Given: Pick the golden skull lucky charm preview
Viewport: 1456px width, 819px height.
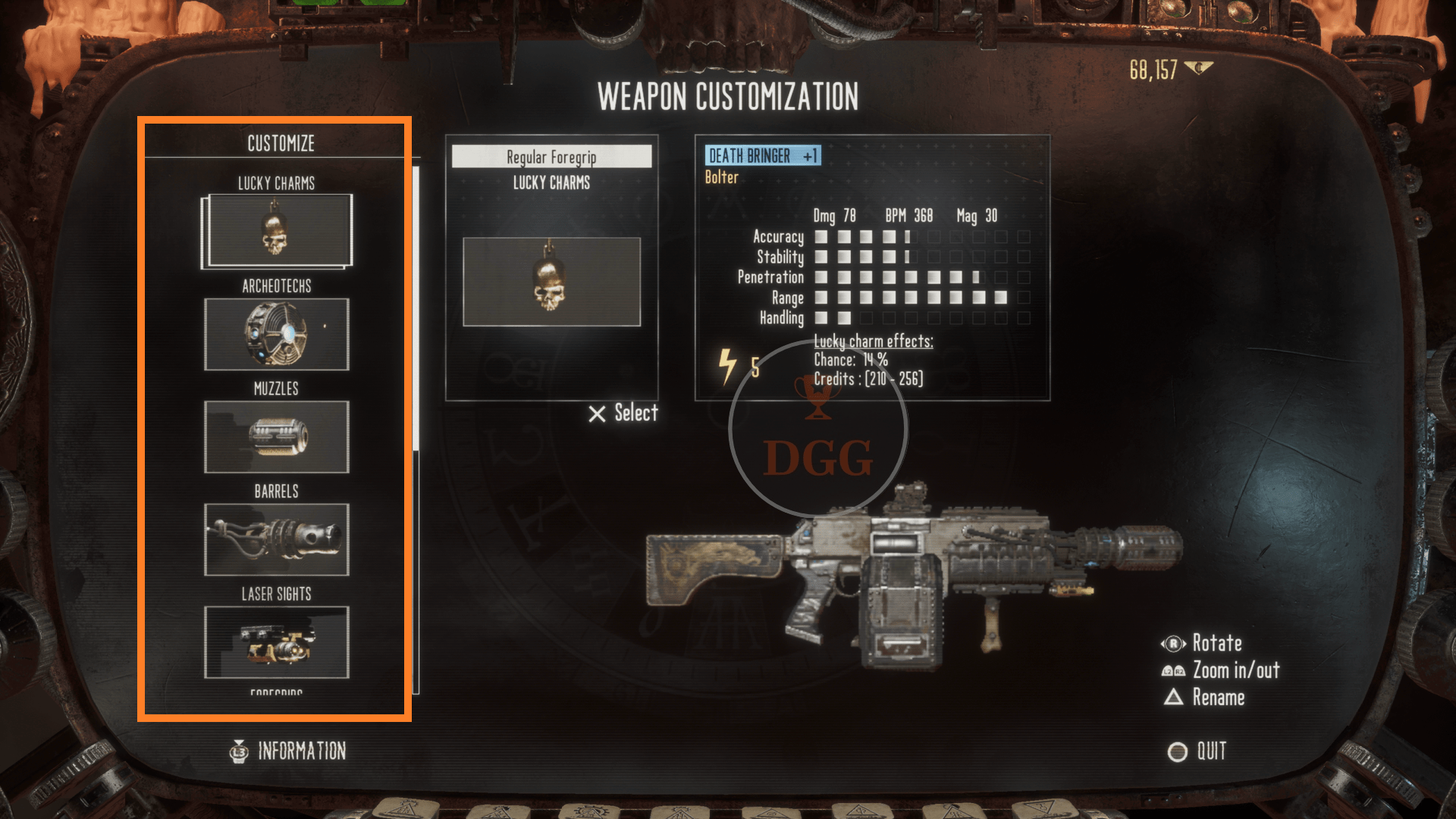Looking at the screenshot, I should (x=551, y=281).
